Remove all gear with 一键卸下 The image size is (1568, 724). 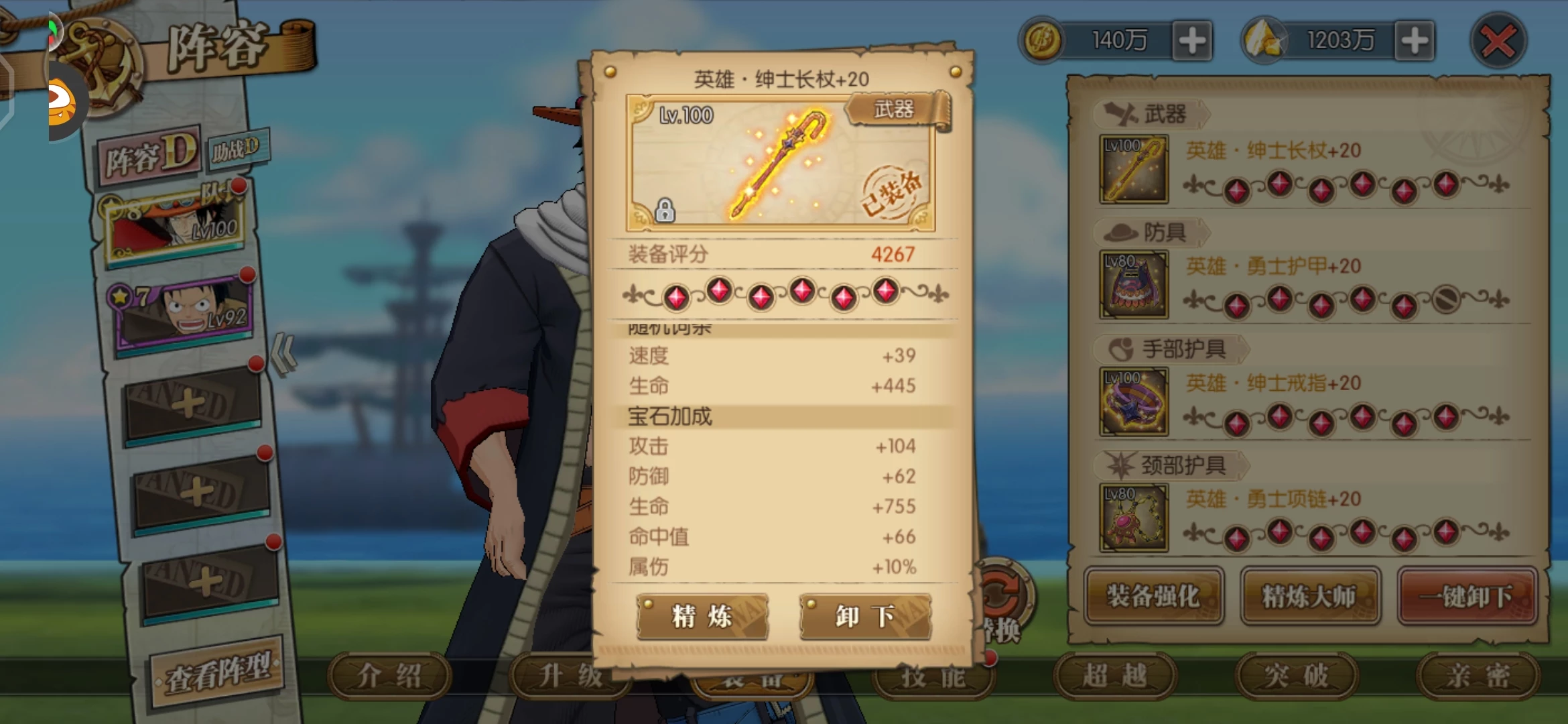(x=1467, y=596)
